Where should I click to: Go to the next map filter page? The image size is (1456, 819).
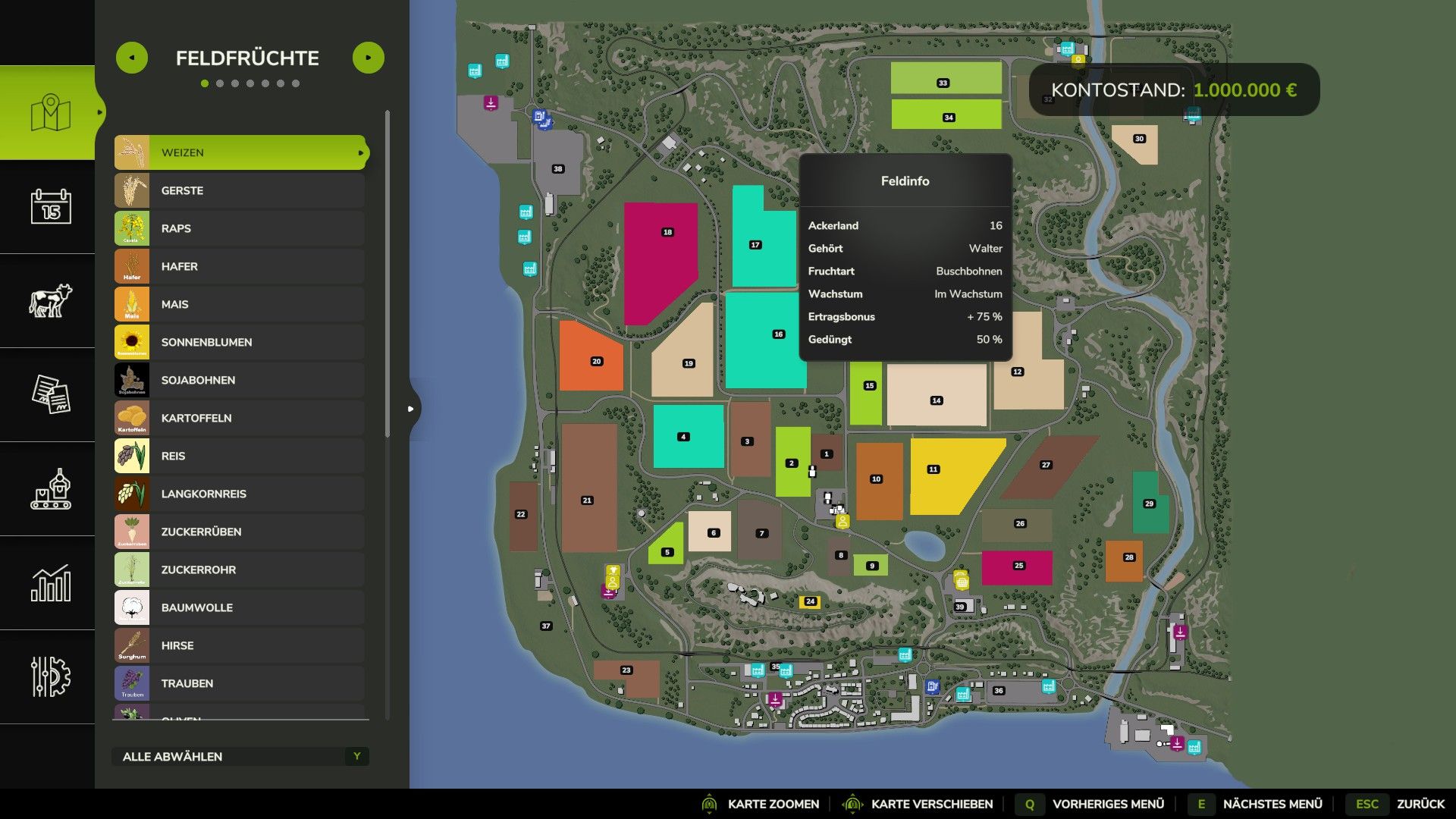coord(369,58)
